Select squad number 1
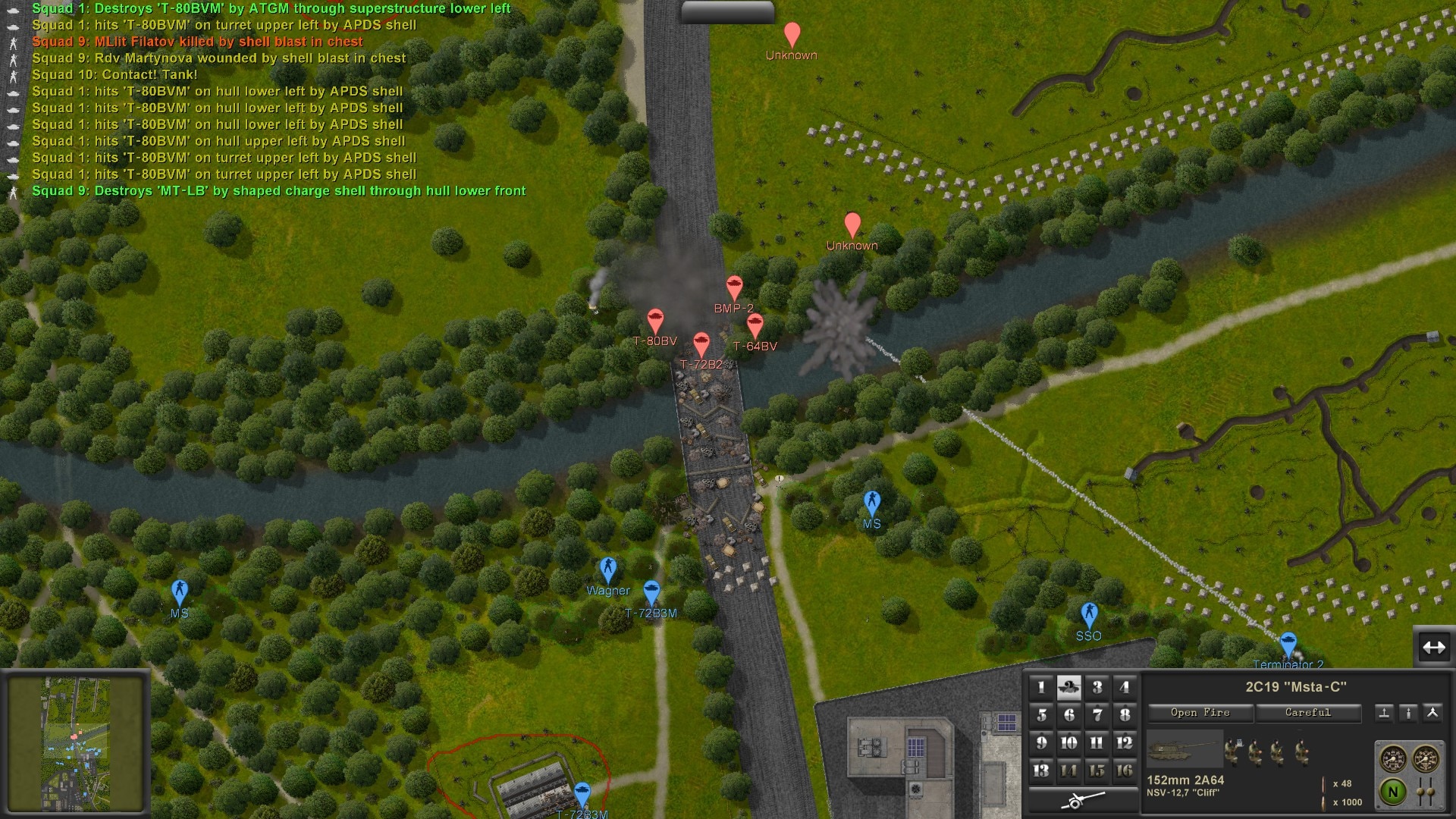Viewport: 1456px width, 819px height. (1041, 688)
